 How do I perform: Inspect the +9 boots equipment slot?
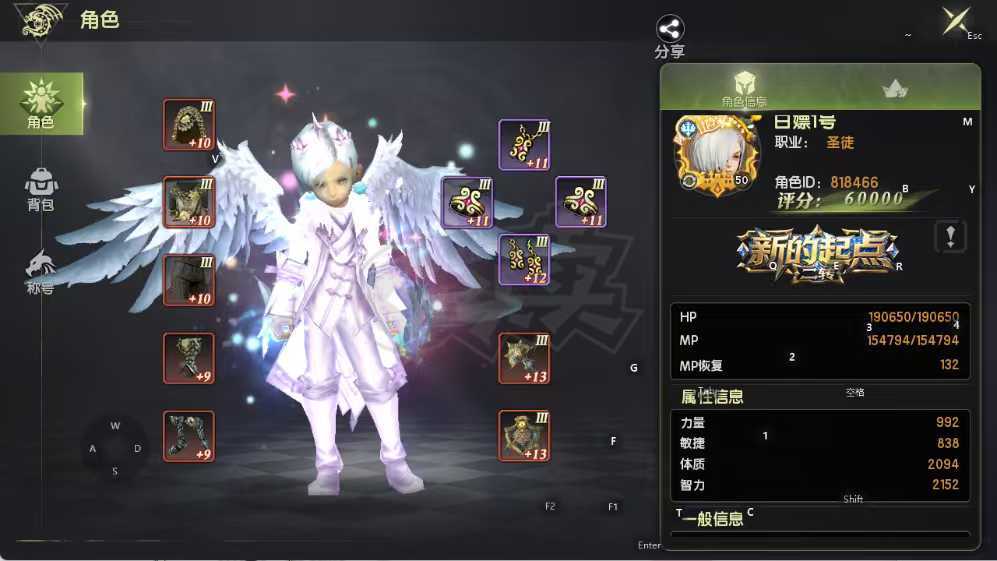189,436
